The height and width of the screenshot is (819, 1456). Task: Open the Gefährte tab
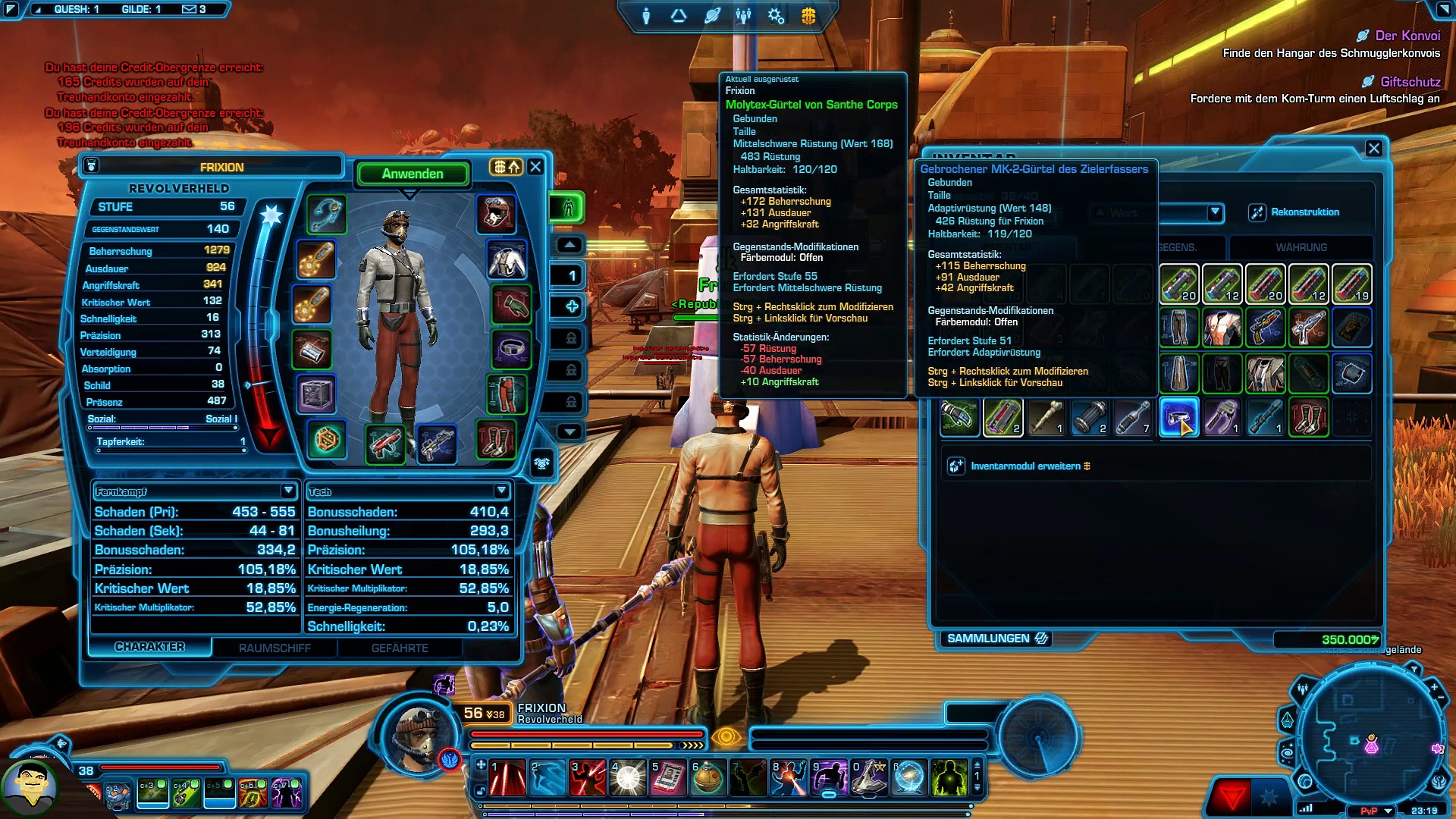(400, 648)
